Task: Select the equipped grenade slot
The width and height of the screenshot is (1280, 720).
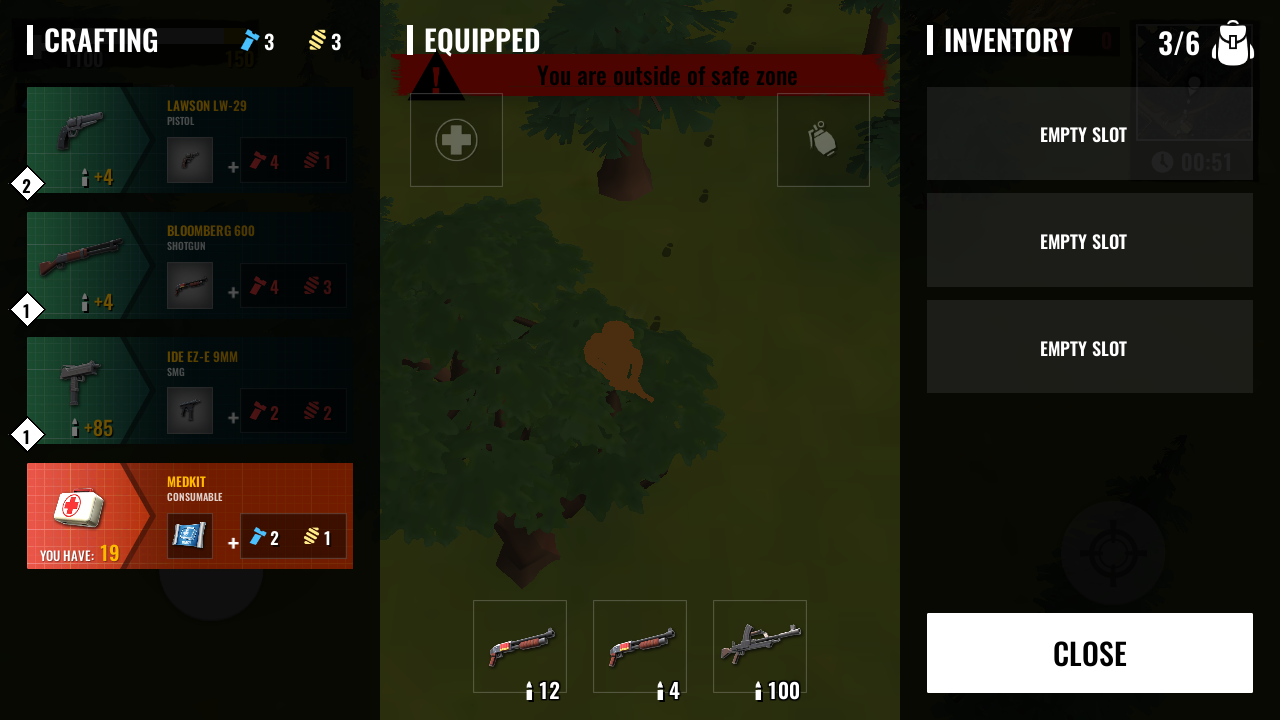Action: tap(823, 140)
